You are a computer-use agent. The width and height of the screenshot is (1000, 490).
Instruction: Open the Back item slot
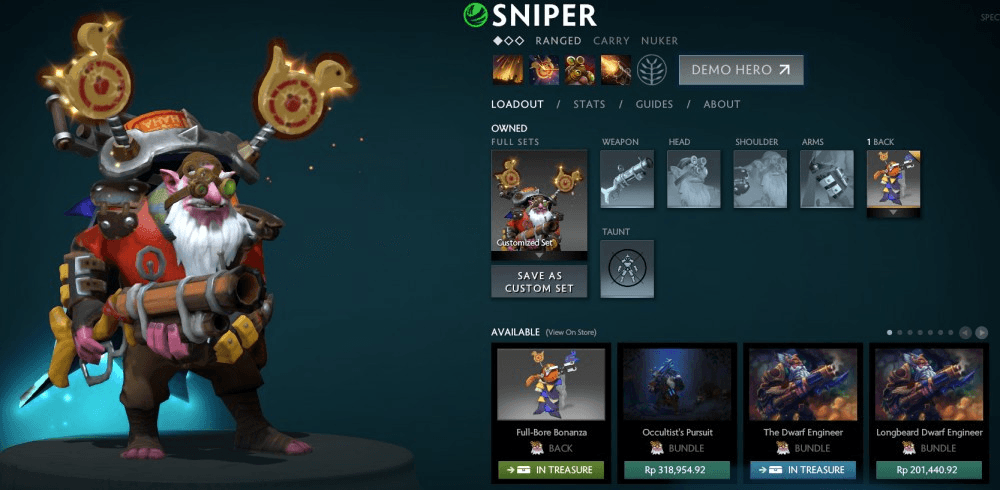(x=893, y=179)
